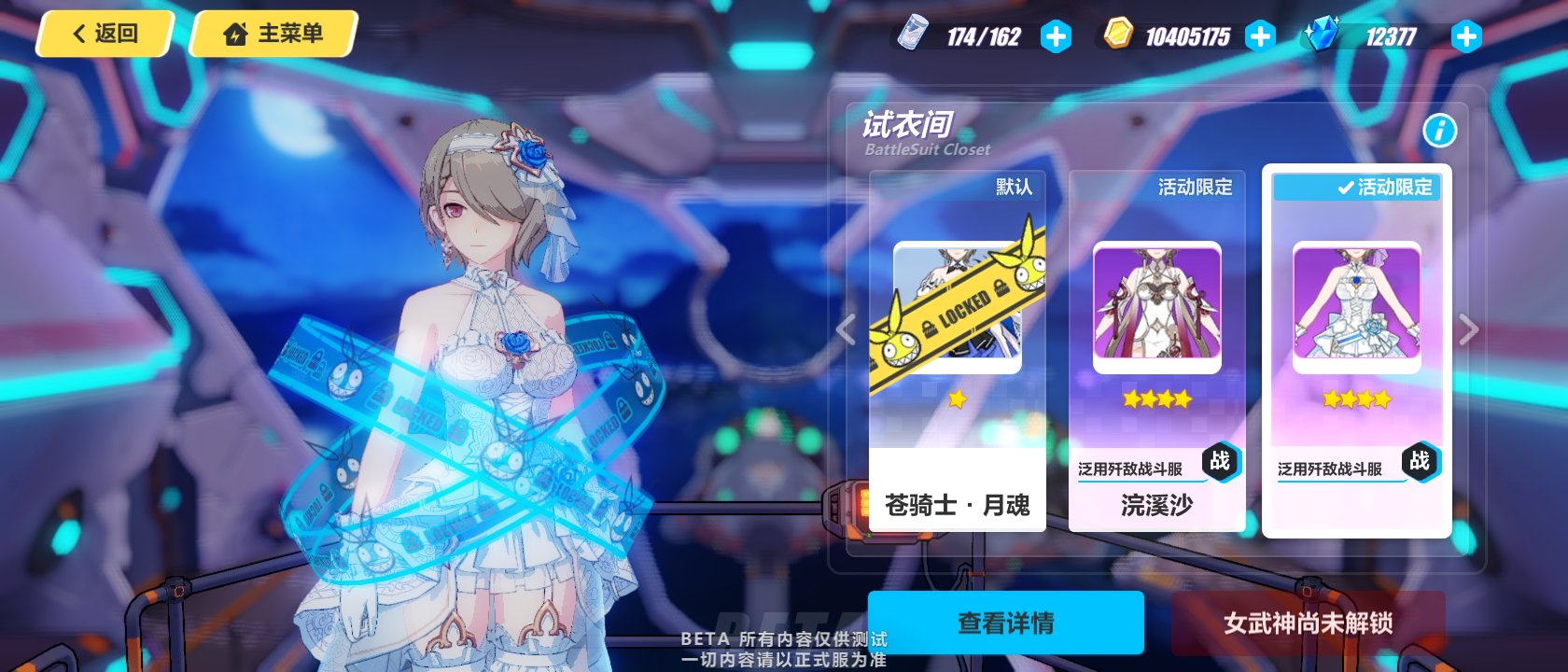Add crystals with the plus button
1568x672 pixels.
pyautogui.click(x=1465, y=36)
